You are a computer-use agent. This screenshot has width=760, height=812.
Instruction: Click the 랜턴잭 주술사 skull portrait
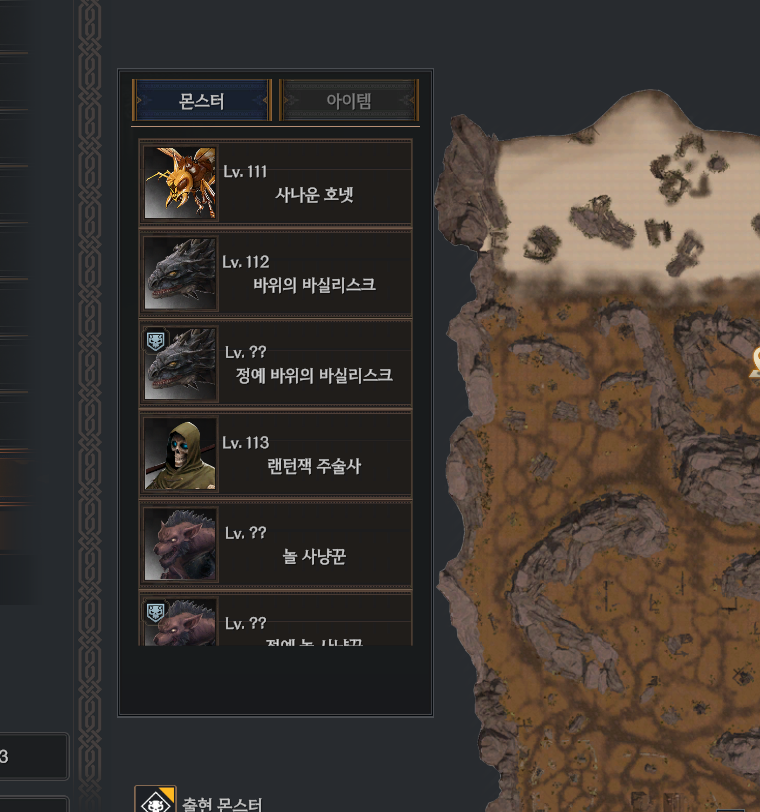(180, 454)
